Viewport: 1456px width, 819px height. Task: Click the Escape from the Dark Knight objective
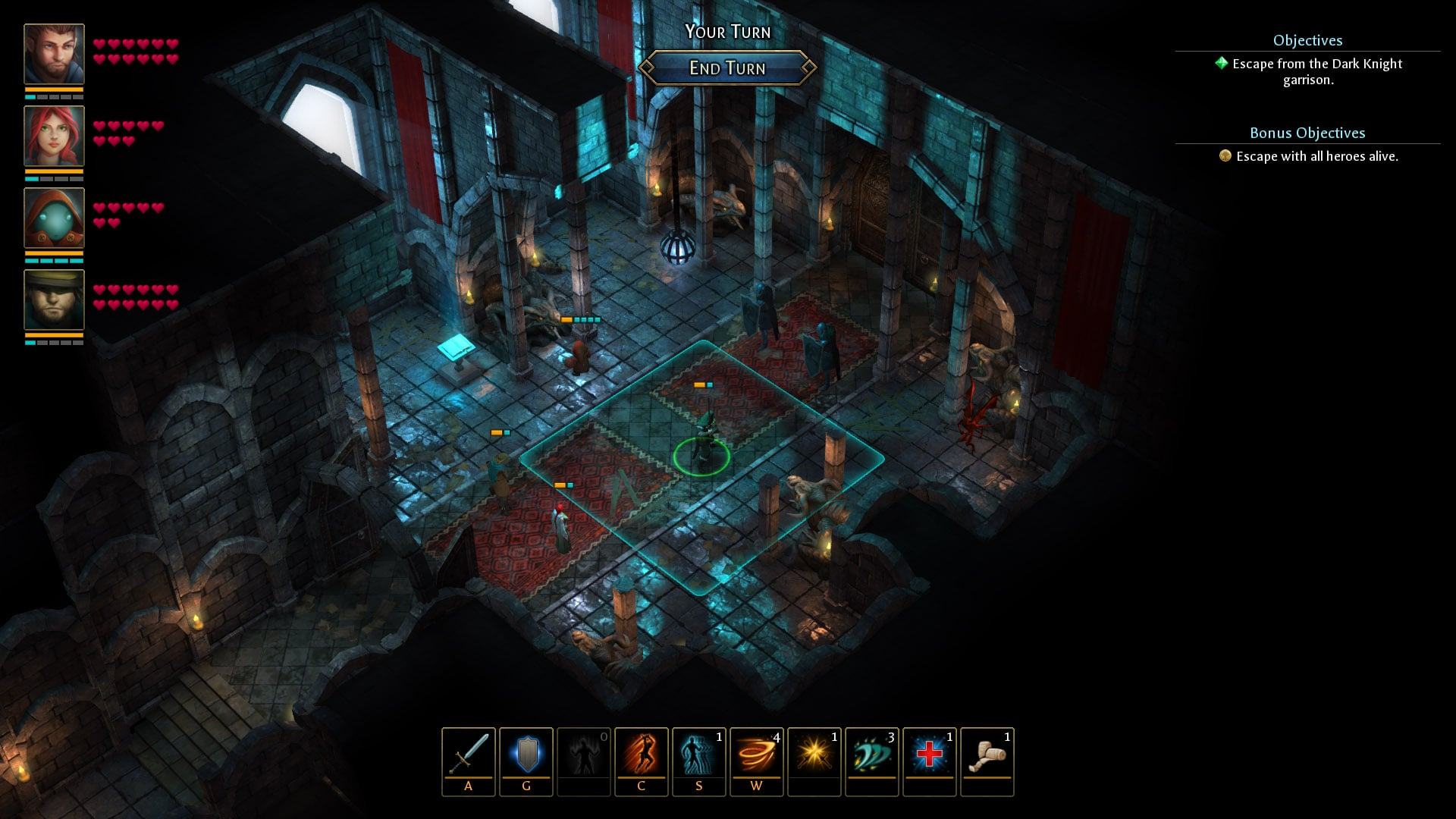tap(1316, 71)
